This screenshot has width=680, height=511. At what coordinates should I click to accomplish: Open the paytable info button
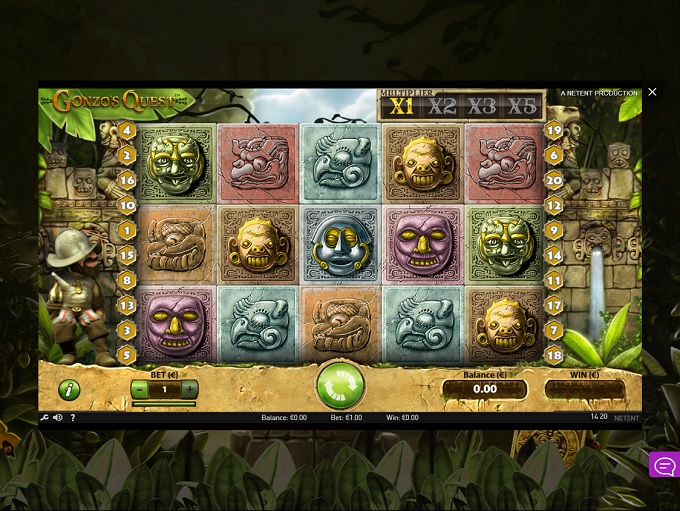[69, 390]
